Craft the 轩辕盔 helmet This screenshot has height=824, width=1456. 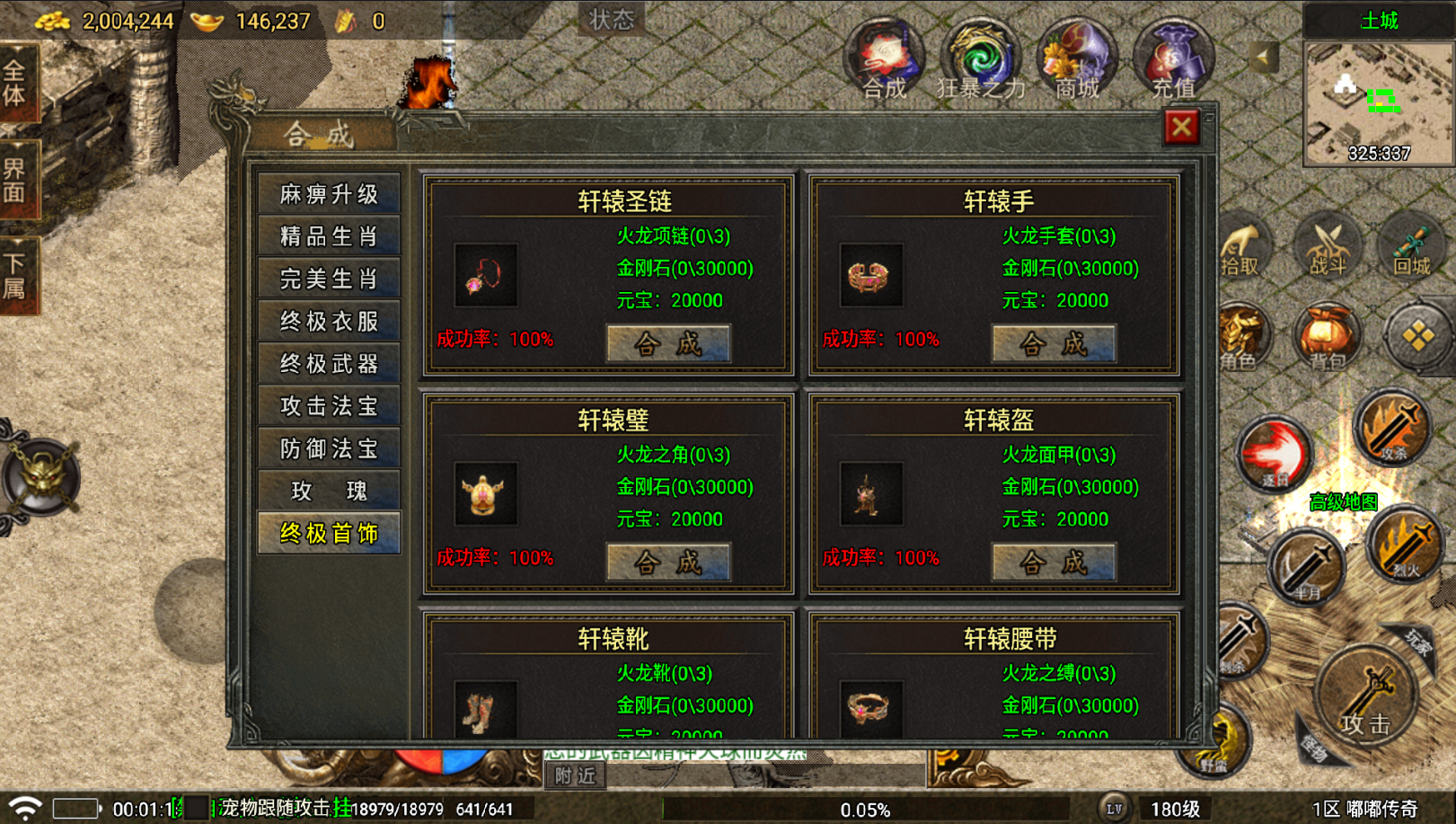[x=1054, y=563]
